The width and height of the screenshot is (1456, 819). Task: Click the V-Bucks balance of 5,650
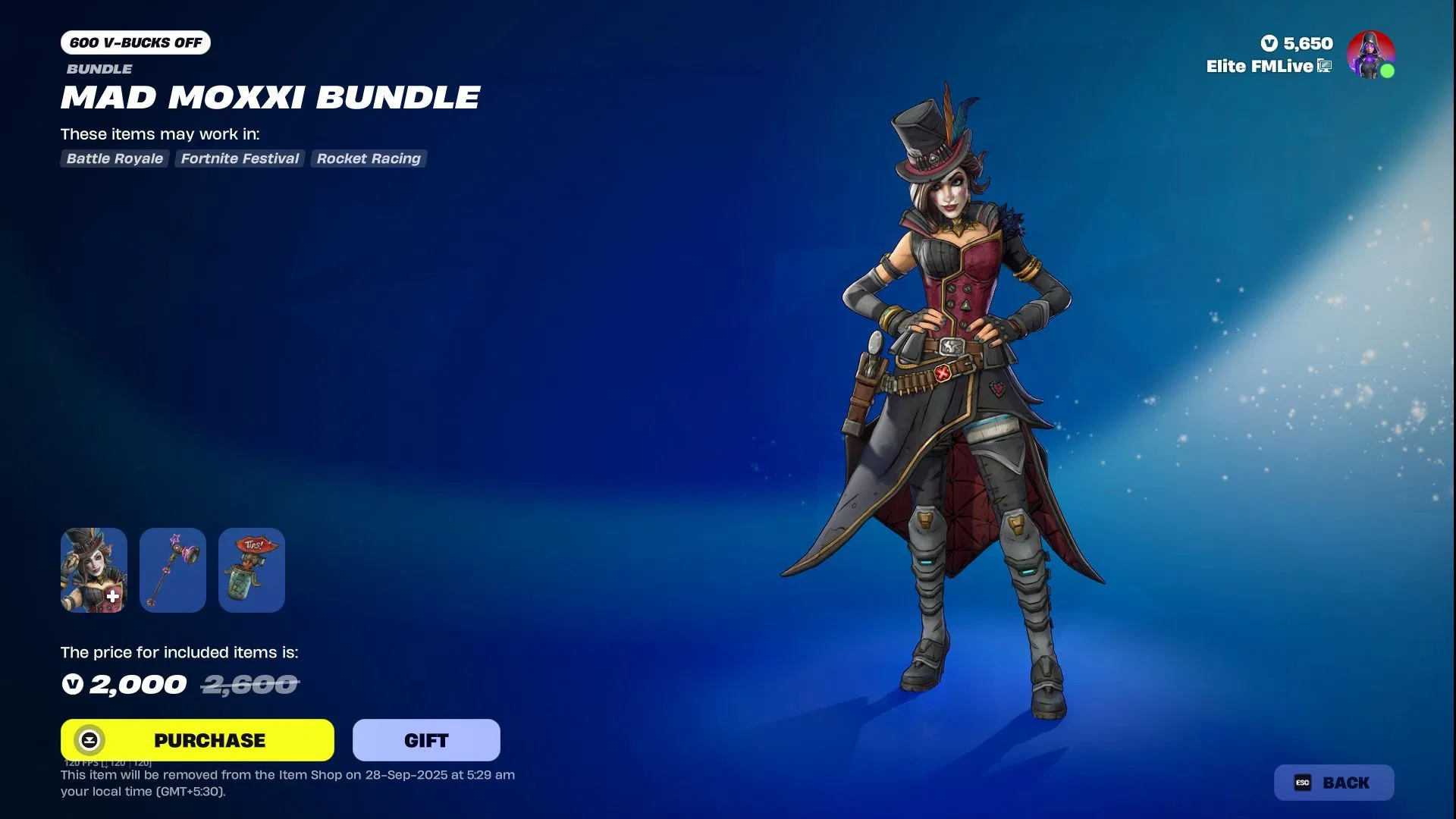1297,43
